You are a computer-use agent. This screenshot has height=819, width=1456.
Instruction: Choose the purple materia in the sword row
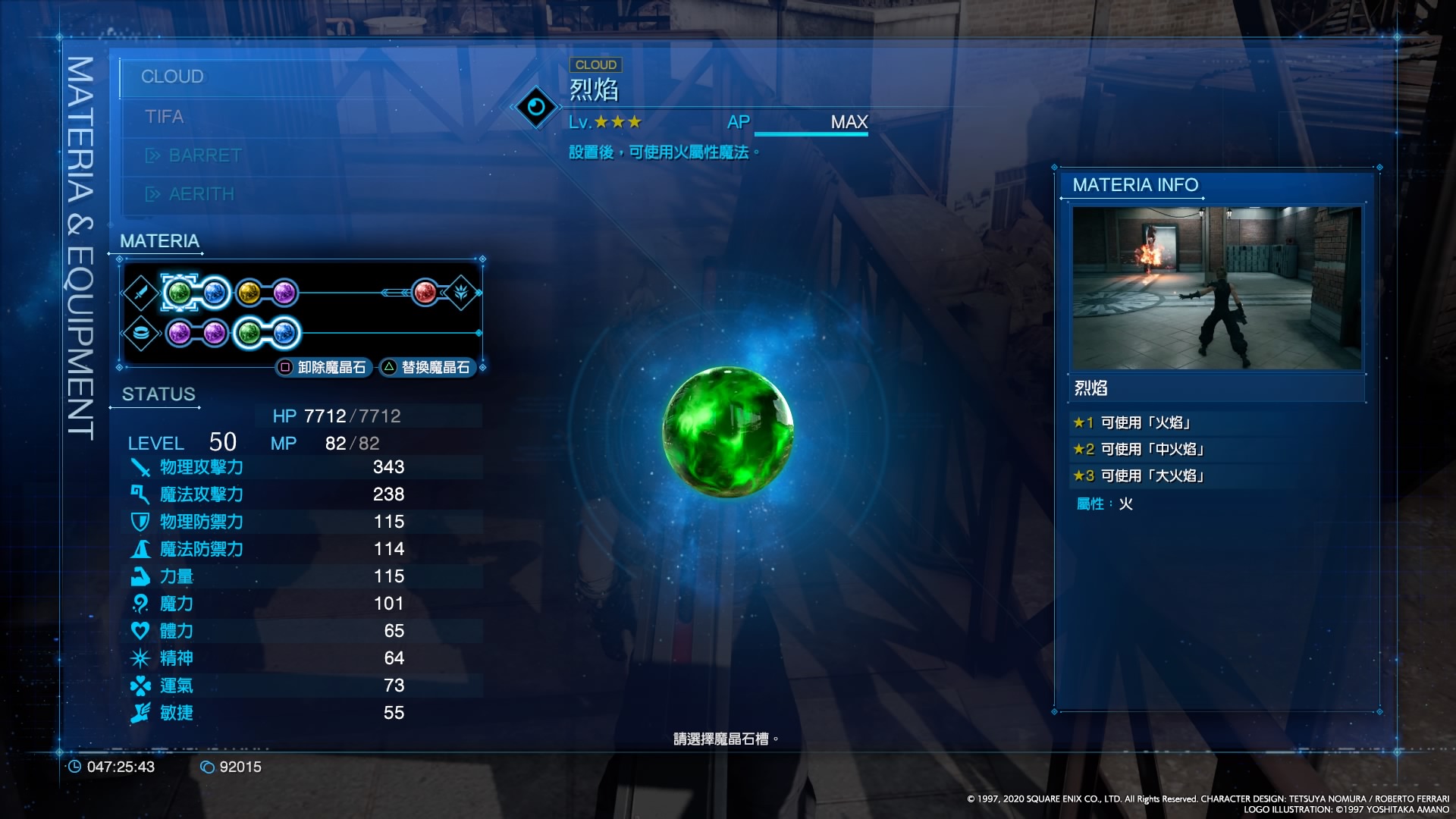[284, 293]
